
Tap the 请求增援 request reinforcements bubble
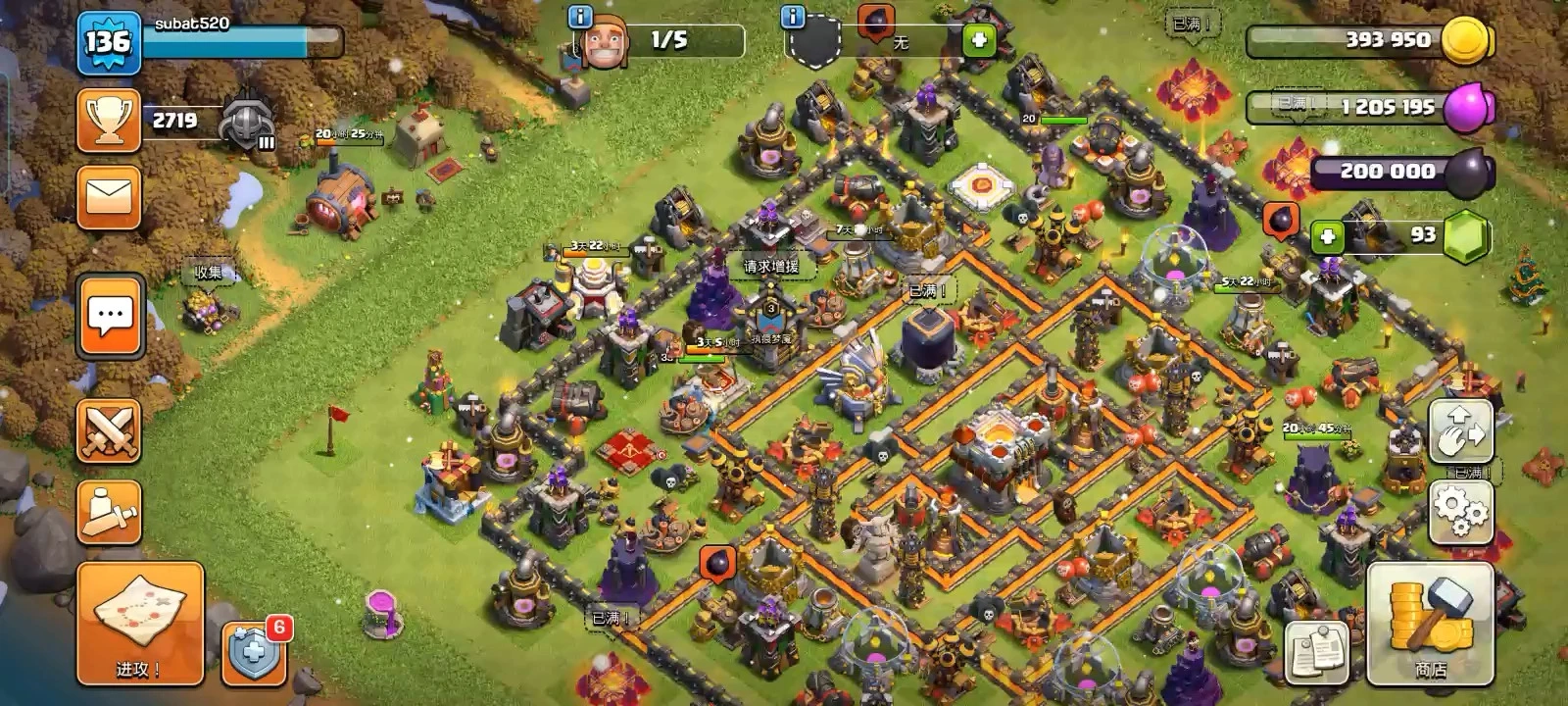click(771, 266)
